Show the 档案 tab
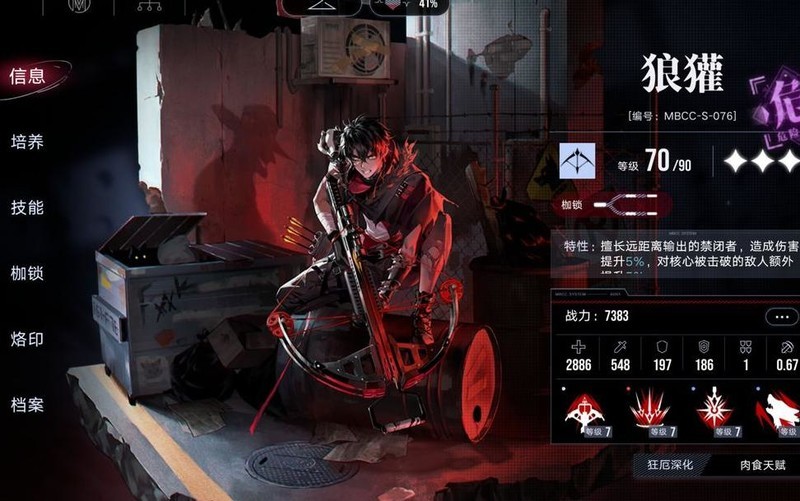This screenshot has width=800, height=501. pyautogui.click(x=27, y=406)
